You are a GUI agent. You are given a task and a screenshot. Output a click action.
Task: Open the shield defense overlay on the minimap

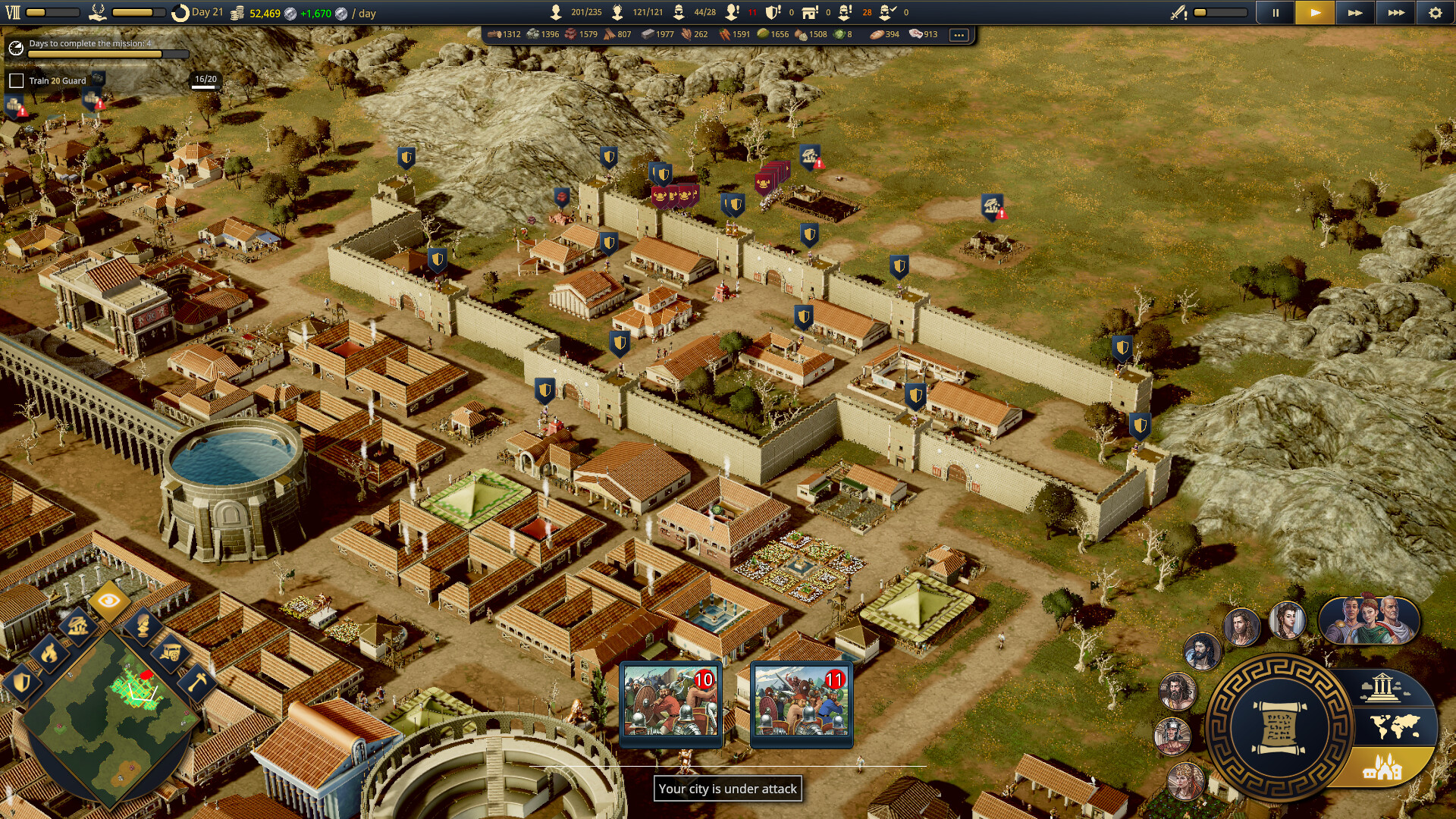pyautogui.click(x=22, y=683)
